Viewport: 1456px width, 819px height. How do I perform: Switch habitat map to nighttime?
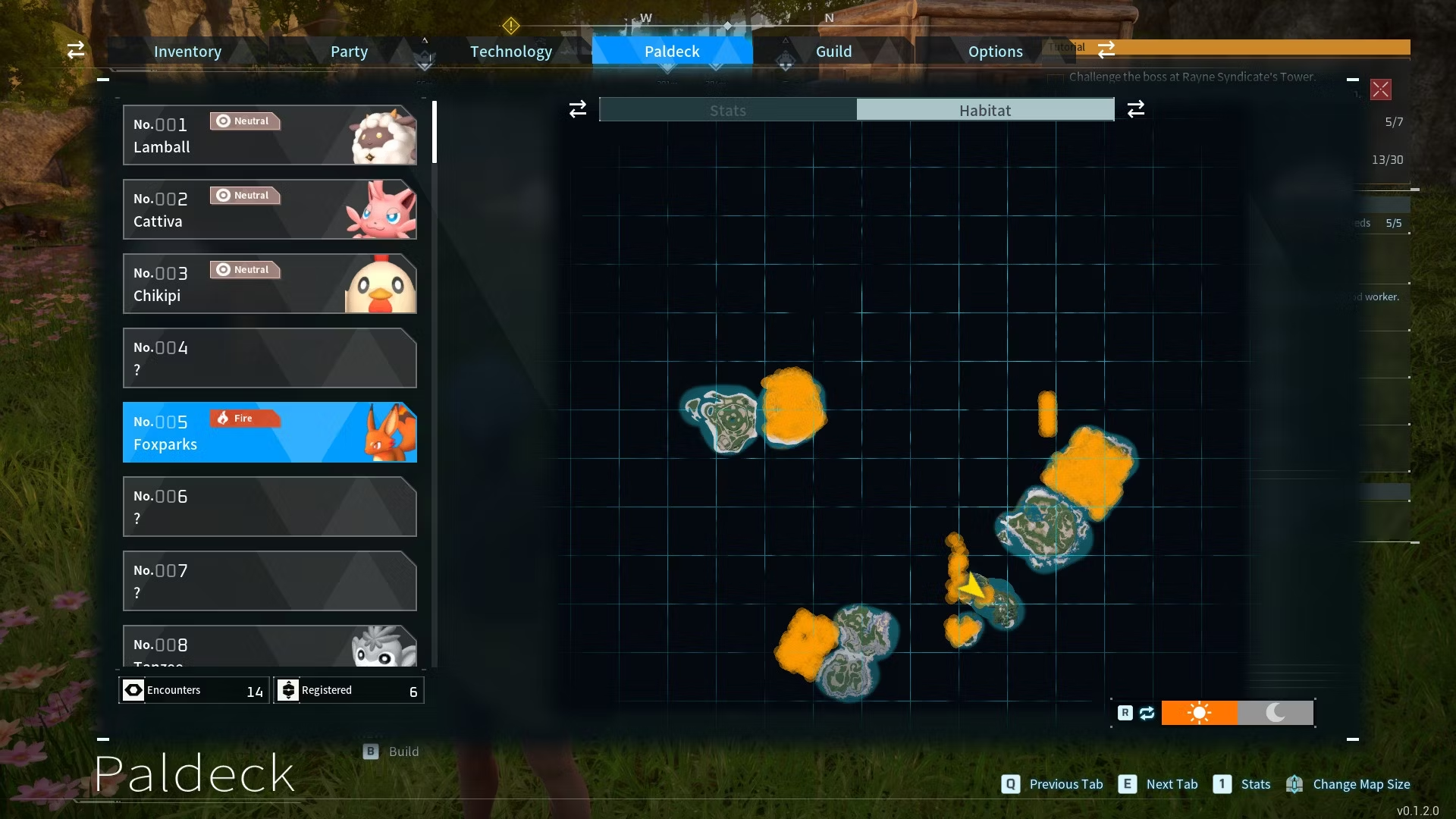tap(1276, 713)
